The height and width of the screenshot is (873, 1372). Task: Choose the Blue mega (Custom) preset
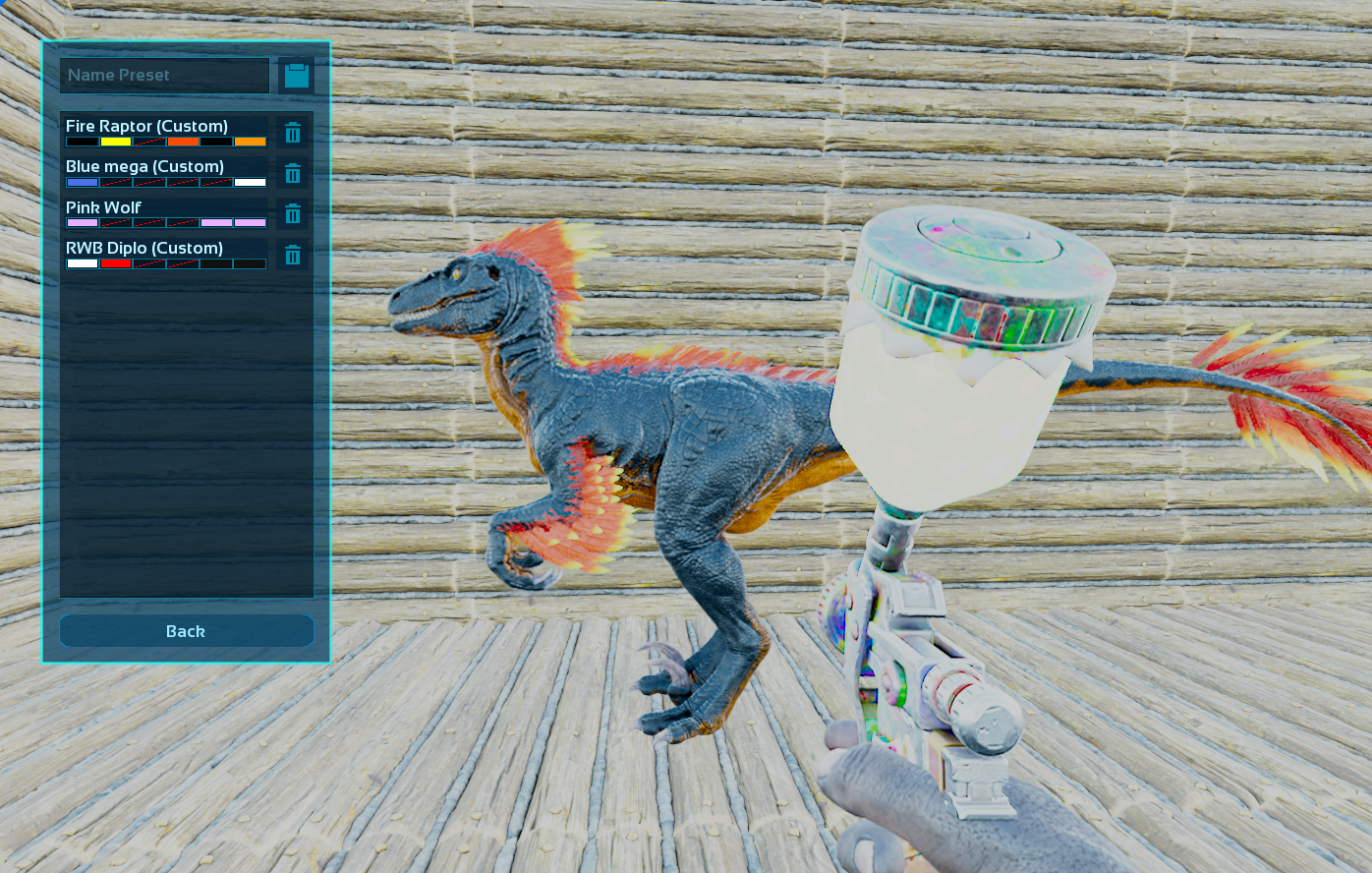[165, 172]
